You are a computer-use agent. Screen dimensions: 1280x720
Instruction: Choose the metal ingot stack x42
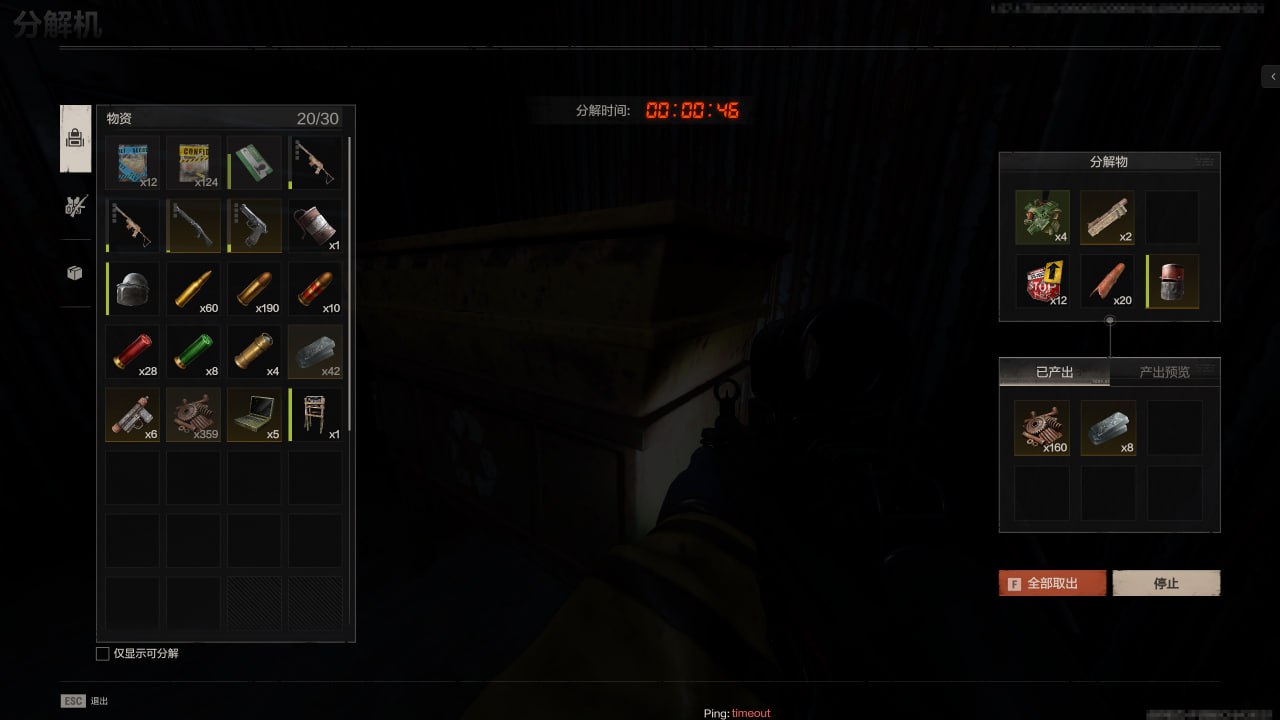tap(315, 352)
